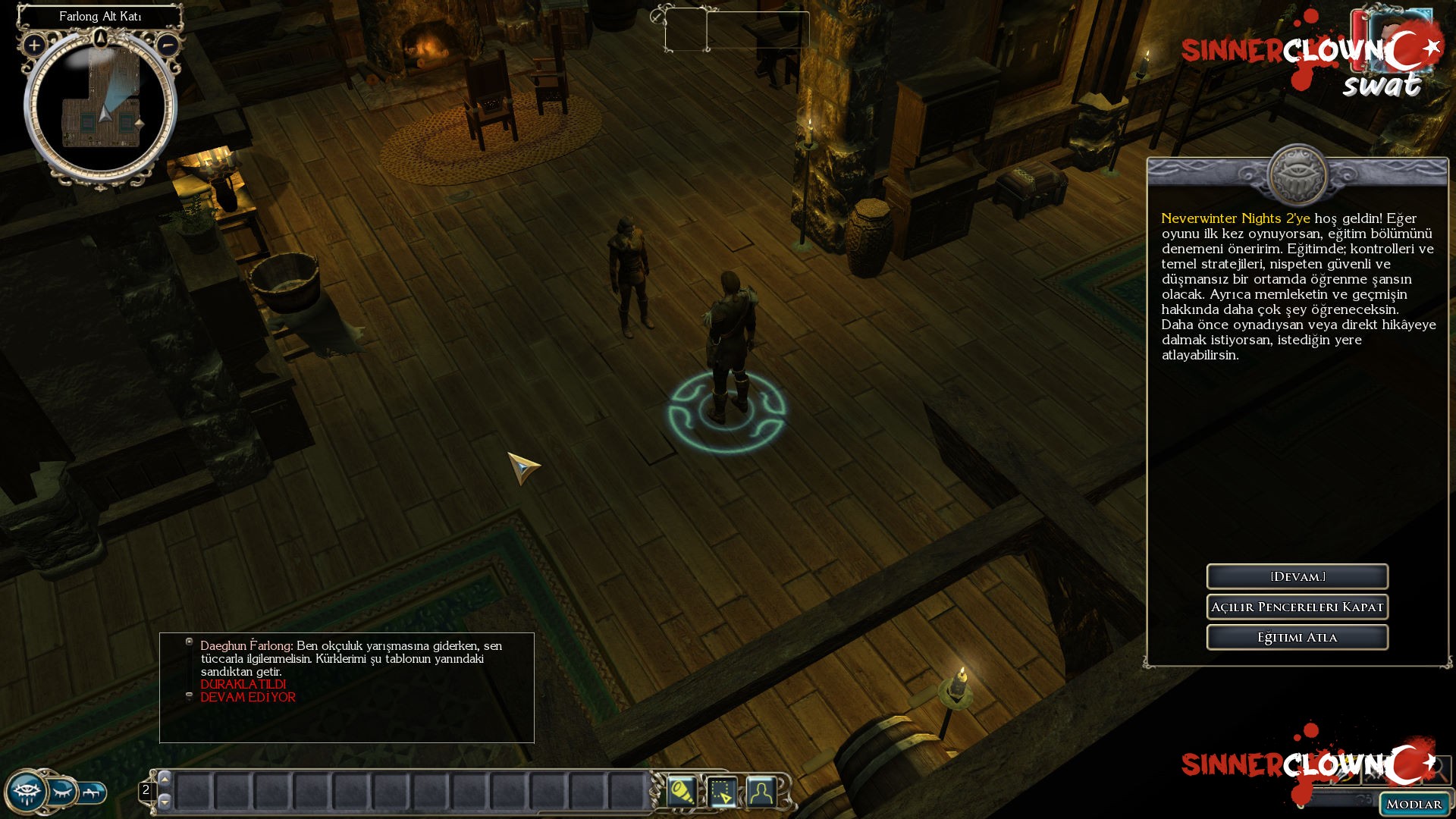Zoom out the minimap with the minus button
Image resolution: width=1456 pixels, height=819 pixels.
pos(168,45)
